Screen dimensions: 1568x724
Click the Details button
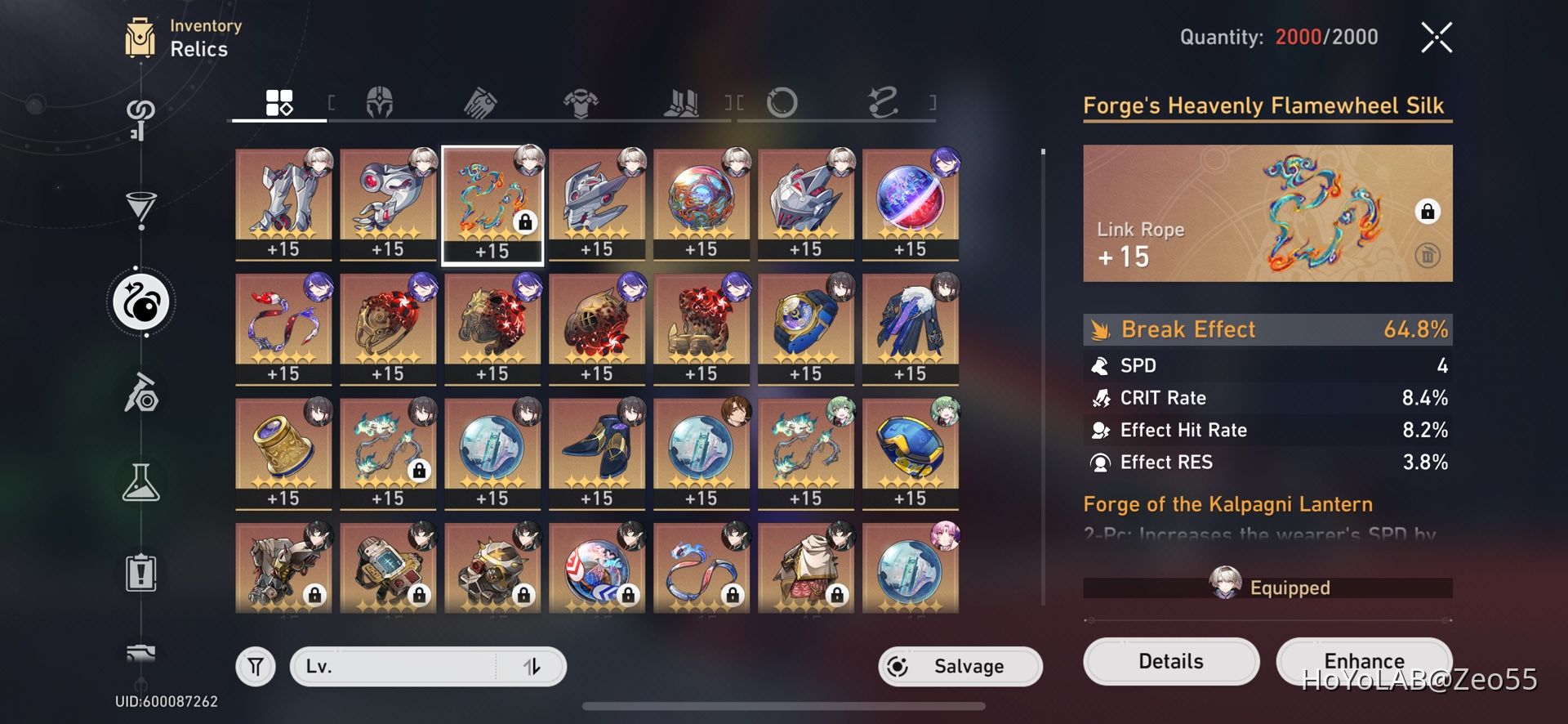pos(1170,661)
